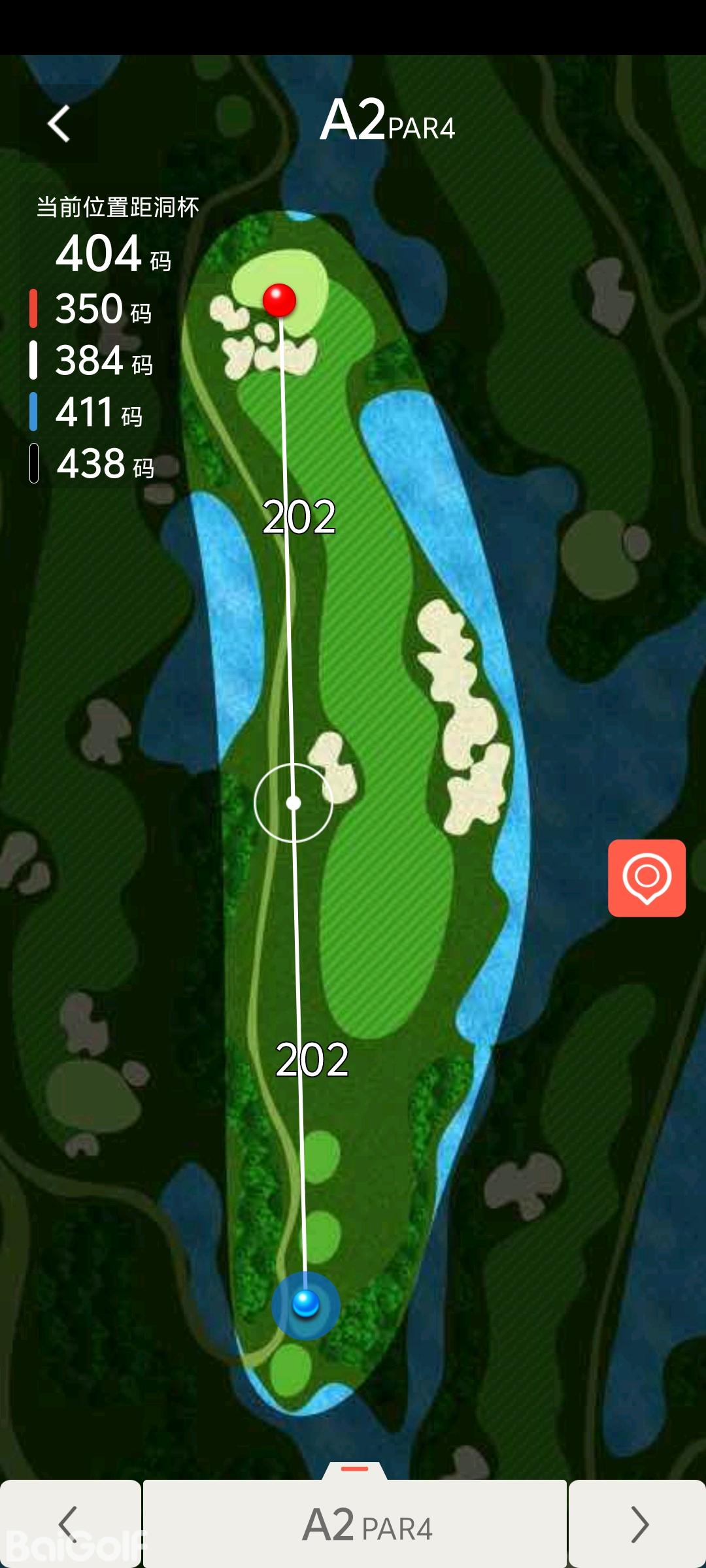The image size is (706, 1568).
Task: Go back using the top-left arrow
Action: click(x=59, y=123)
